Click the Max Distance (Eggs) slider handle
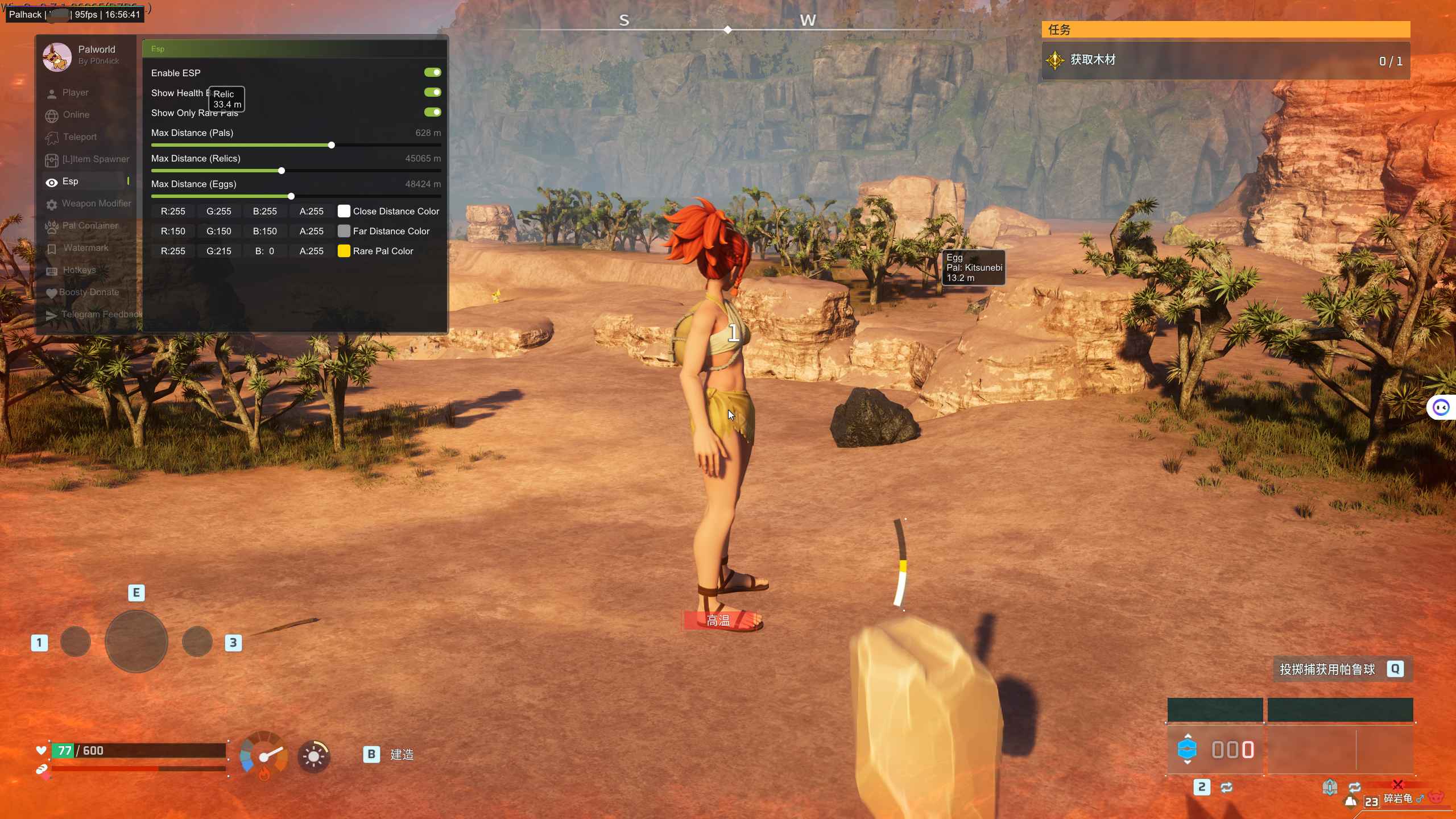This screenshot has width=1456, height=819. tap(291, 196)
